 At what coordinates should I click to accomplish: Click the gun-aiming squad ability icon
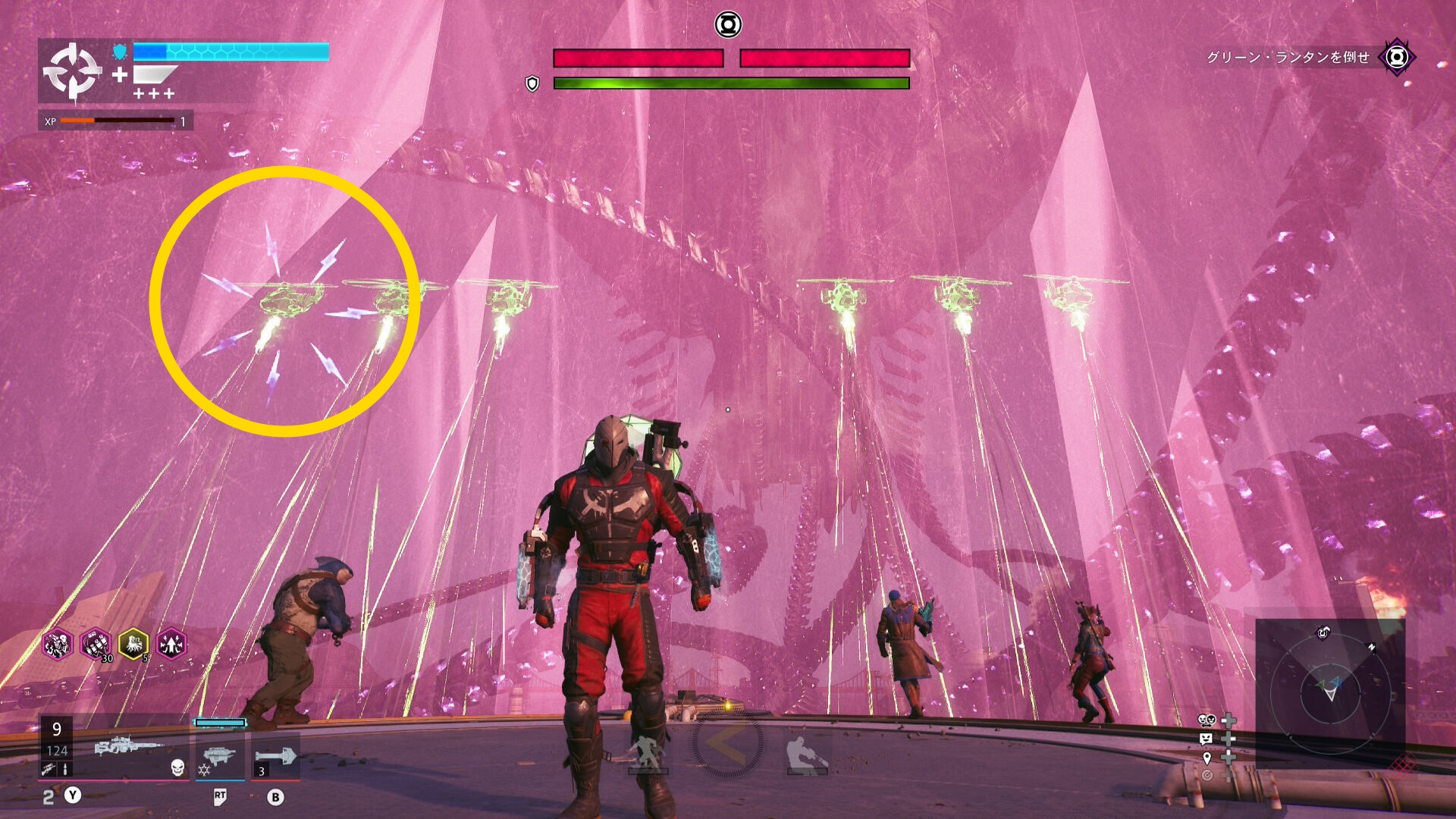(807, 755)
